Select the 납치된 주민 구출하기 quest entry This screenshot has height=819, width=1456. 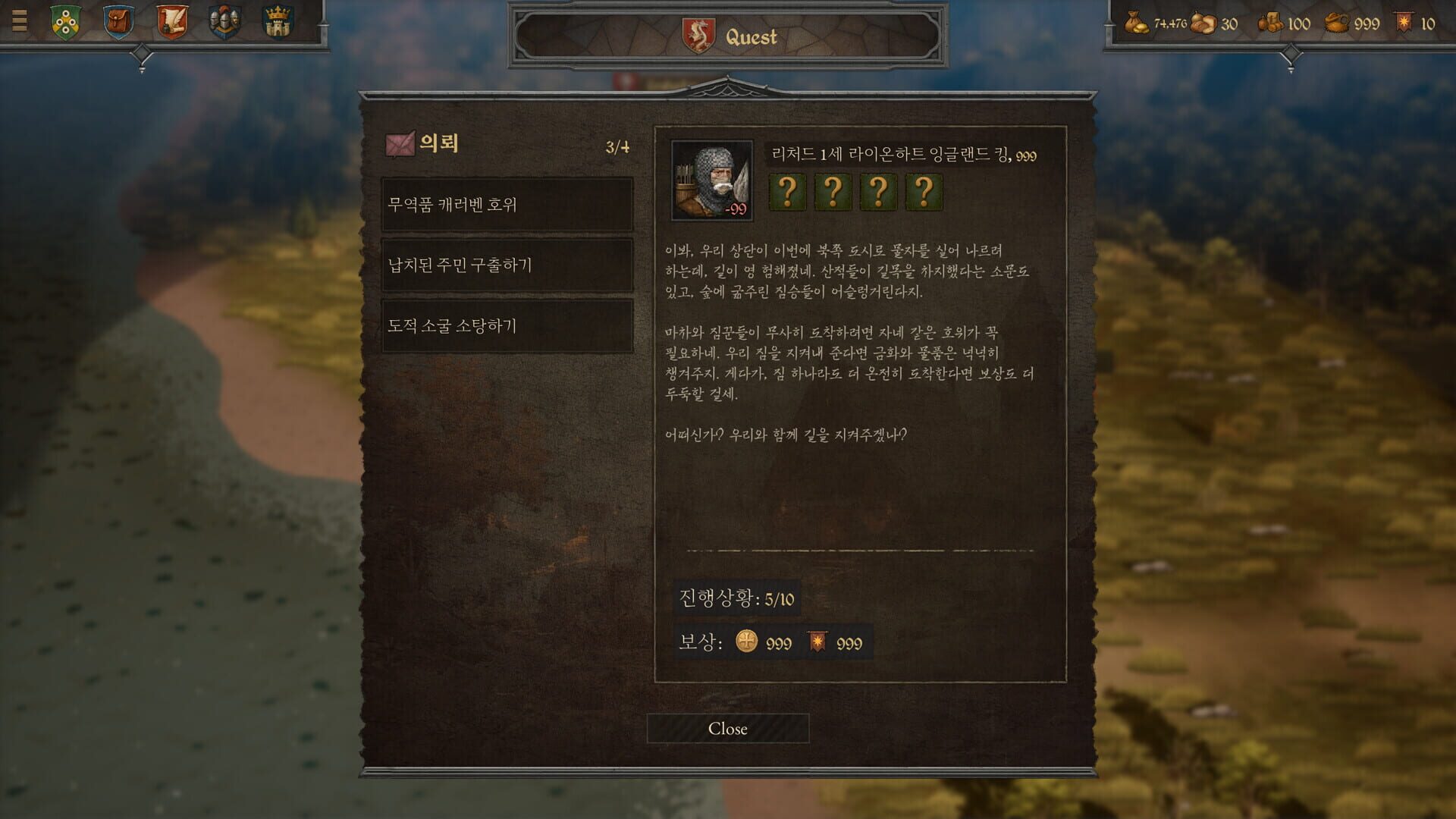(x=505, y=265)
